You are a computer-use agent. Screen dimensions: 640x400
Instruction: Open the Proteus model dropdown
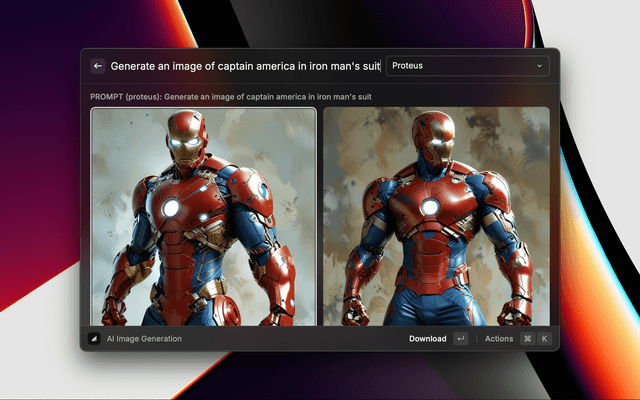(x=467, y=66)
